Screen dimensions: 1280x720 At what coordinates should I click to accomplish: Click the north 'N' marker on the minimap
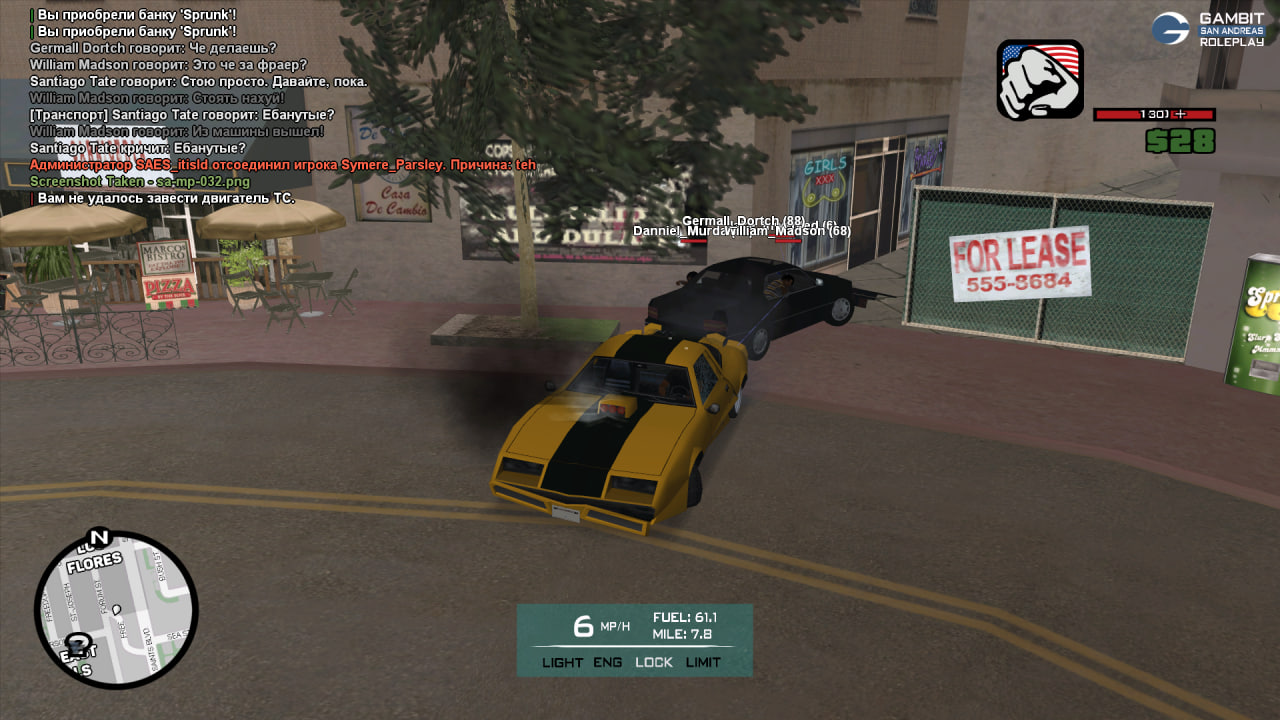point(98,538)
